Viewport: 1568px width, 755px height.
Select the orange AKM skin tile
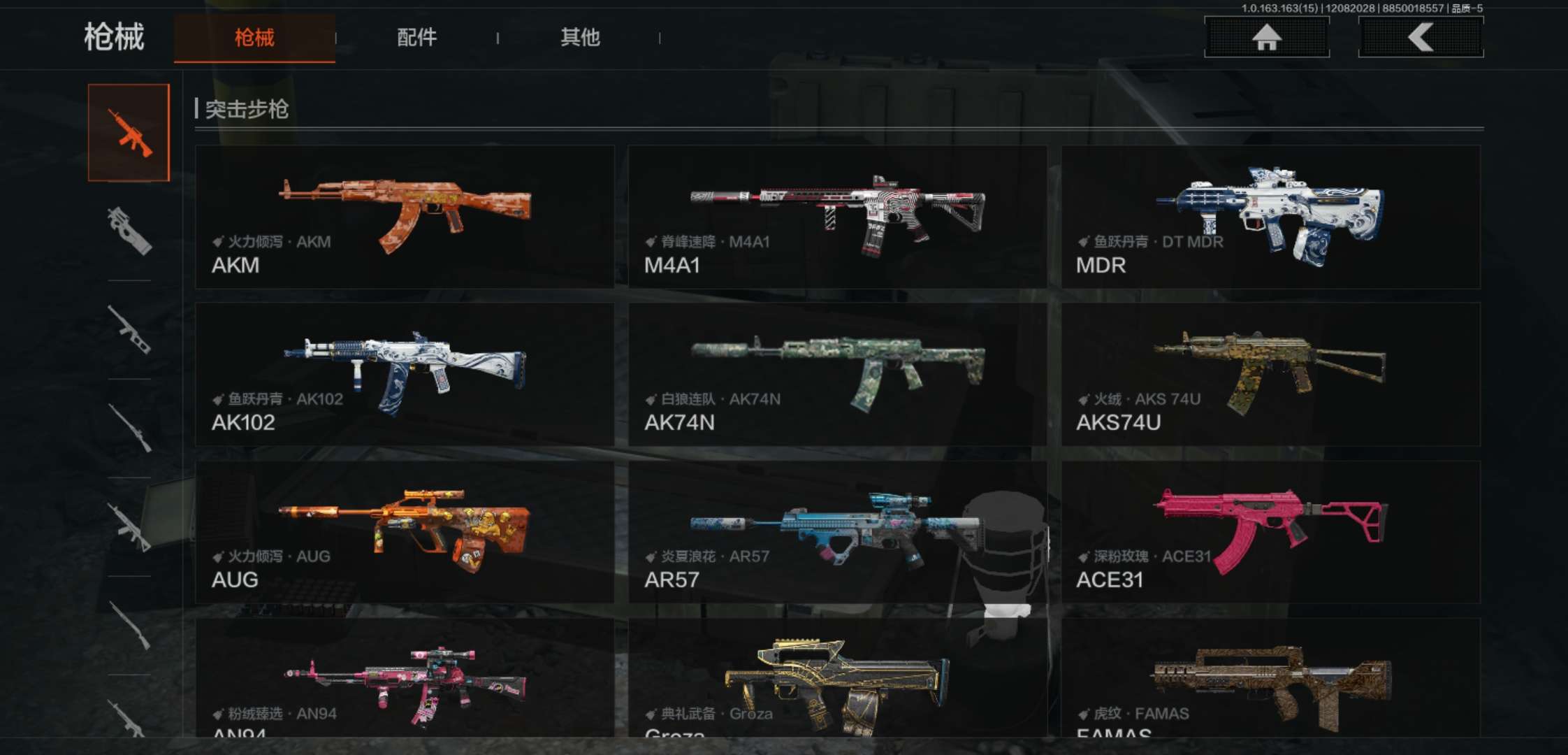(405, 217)
